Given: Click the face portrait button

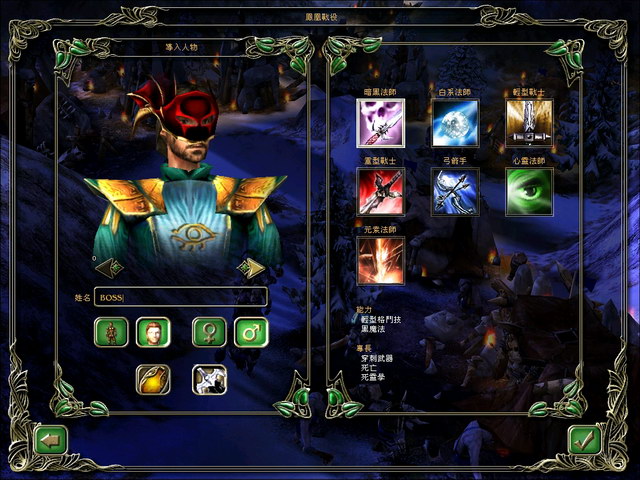Looking at the screenshot, I should (x=153, y=332).
